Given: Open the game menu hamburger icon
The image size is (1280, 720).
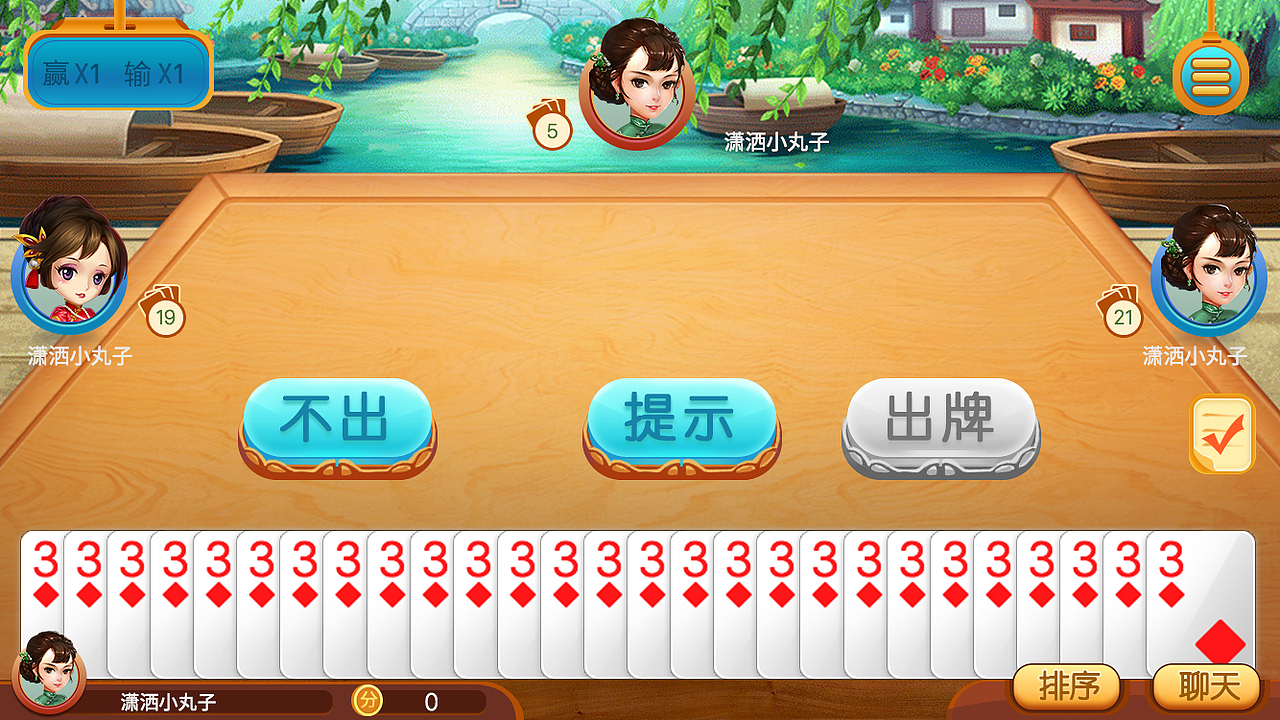Looking at the screenshot, I should (x=1210, y=75).
